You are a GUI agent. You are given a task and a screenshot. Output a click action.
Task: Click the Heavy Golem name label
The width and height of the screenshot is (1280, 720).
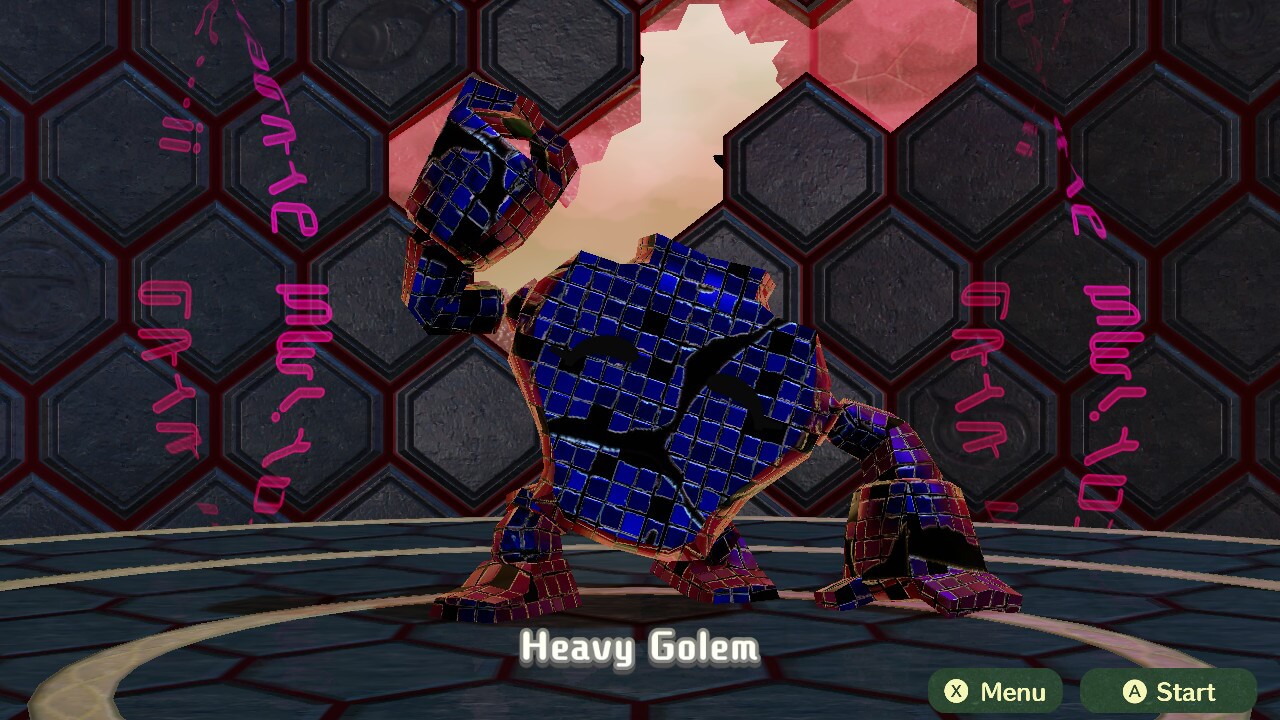(640, 650)
